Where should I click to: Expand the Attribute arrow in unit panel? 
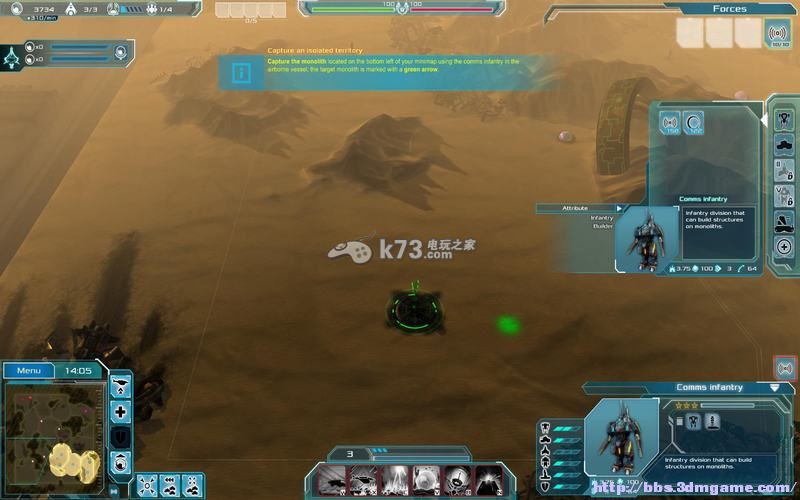(619, 208)
